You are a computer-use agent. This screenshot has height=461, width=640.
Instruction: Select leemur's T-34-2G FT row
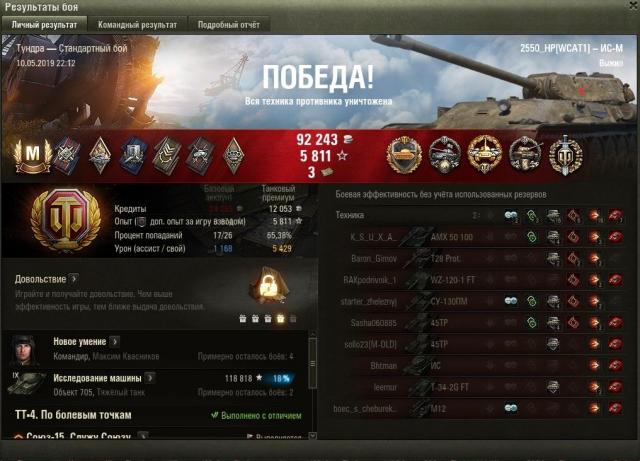480,387
